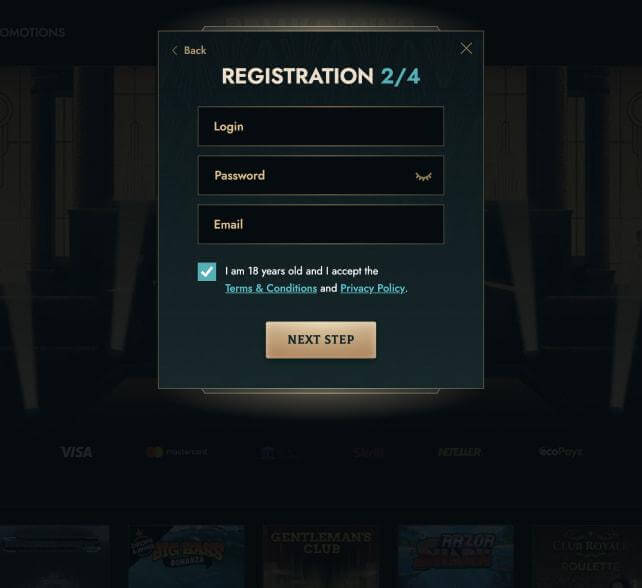Toggle password visibility eye icon
The image size is (642, 588).
(x=423, y=176)
